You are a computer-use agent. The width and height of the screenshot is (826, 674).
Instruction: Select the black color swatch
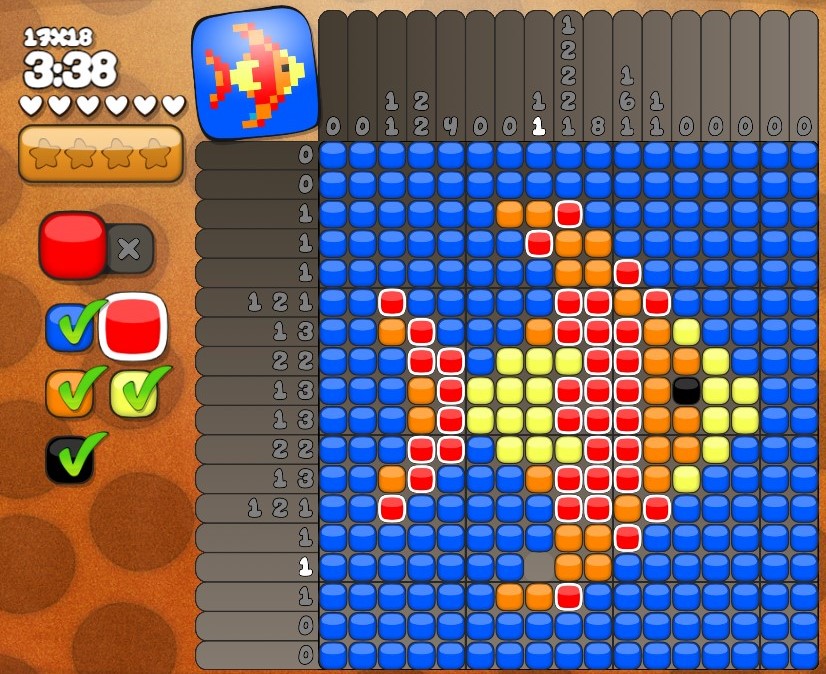69,459
